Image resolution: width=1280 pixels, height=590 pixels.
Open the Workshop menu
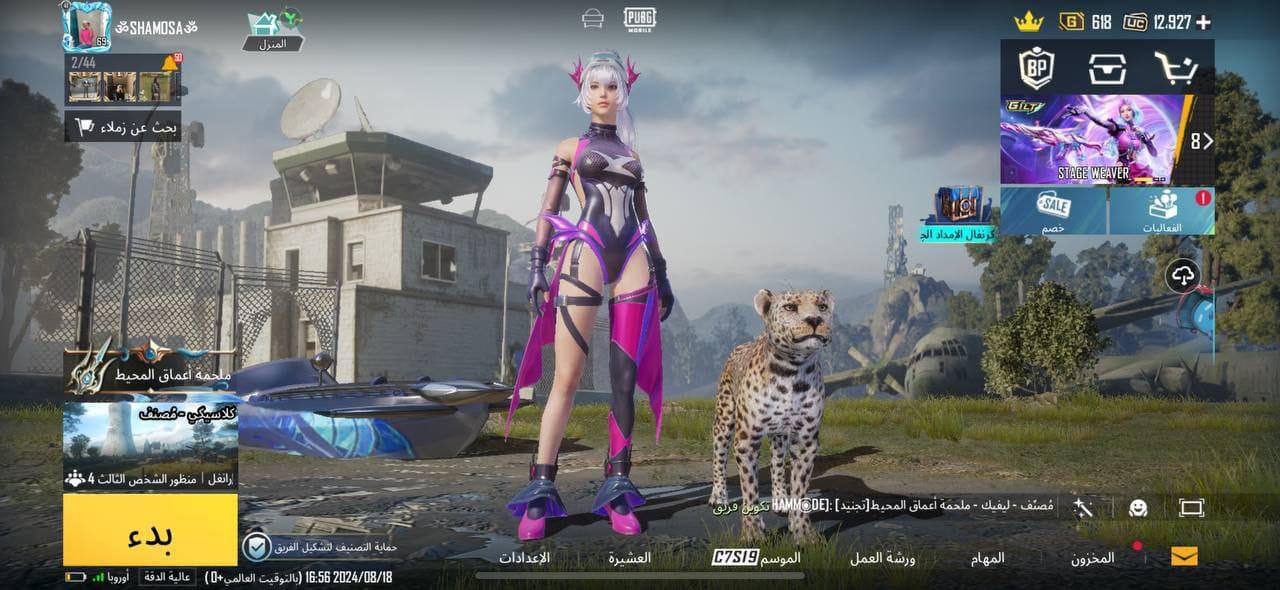(x=882, y=558)
